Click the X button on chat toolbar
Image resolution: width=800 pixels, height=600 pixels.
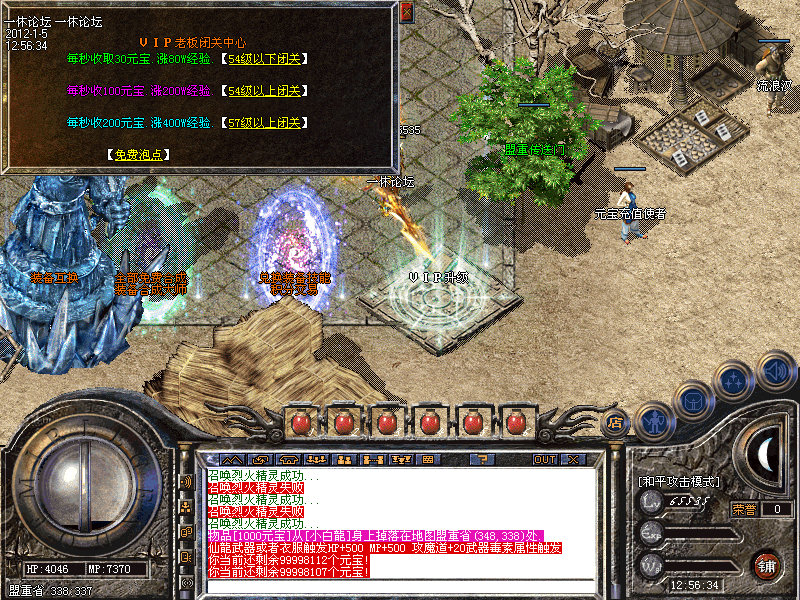pyautogui.click(x=573, y=460)
